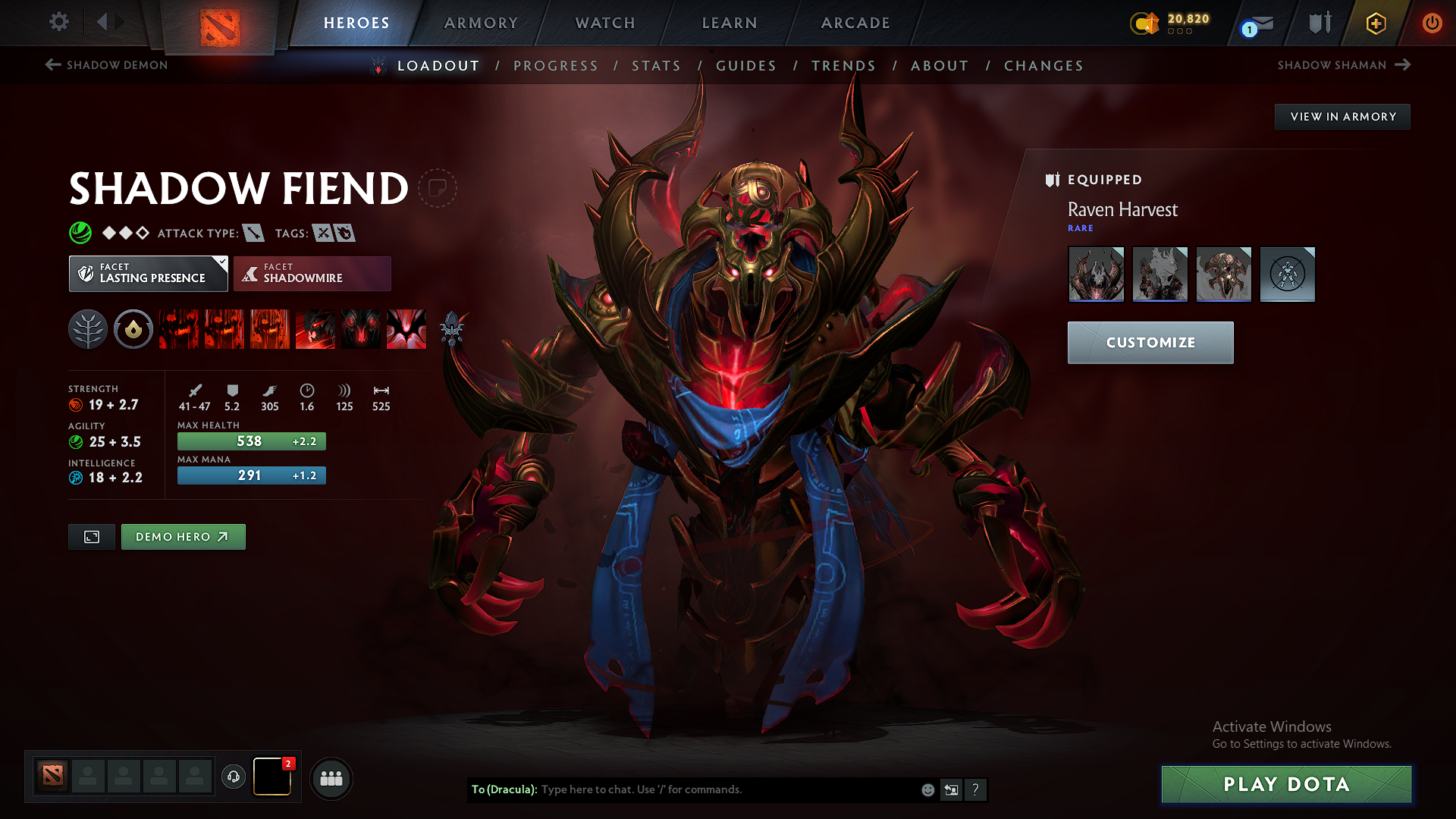Open the Lasting Presence facet dropdown
Viewport: 1456px width, 819px height.
point(148,273)
